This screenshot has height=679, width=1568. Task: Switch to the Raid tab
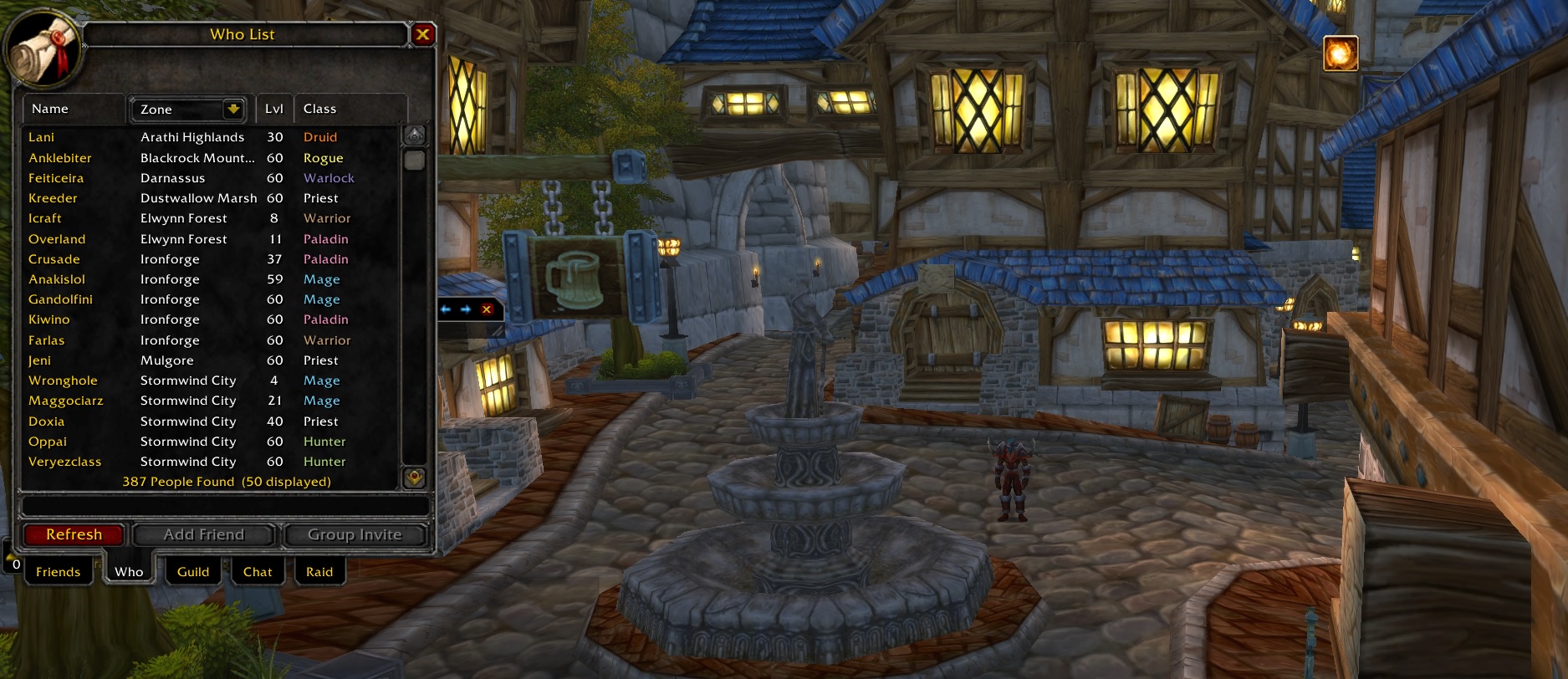pos(319,572)
